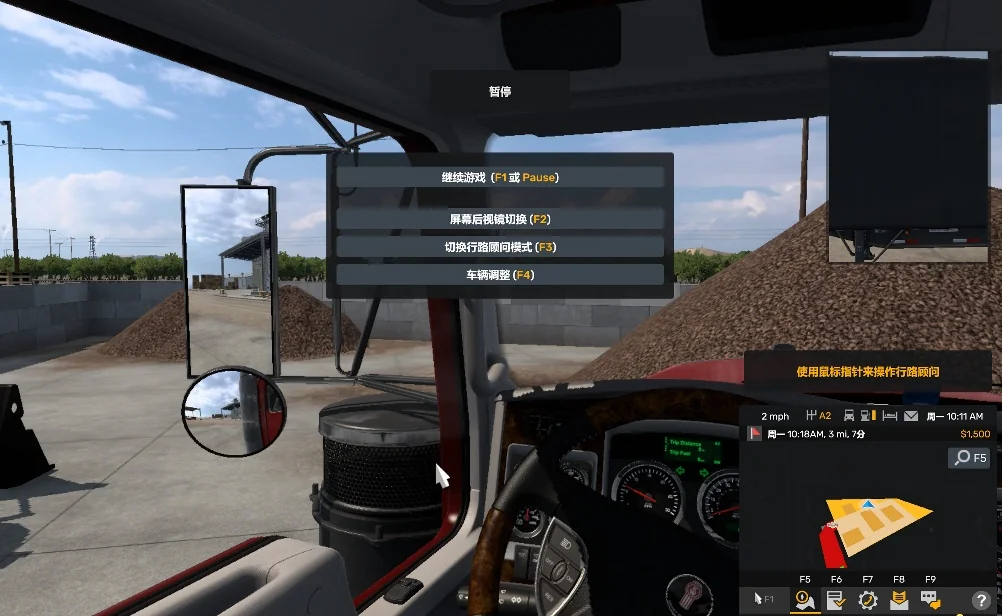Image resolution: width=1003 pixels, height=616 pixels.
Task: Click the question mark help button
Action: pyautogui.click(x=981, y=600)
